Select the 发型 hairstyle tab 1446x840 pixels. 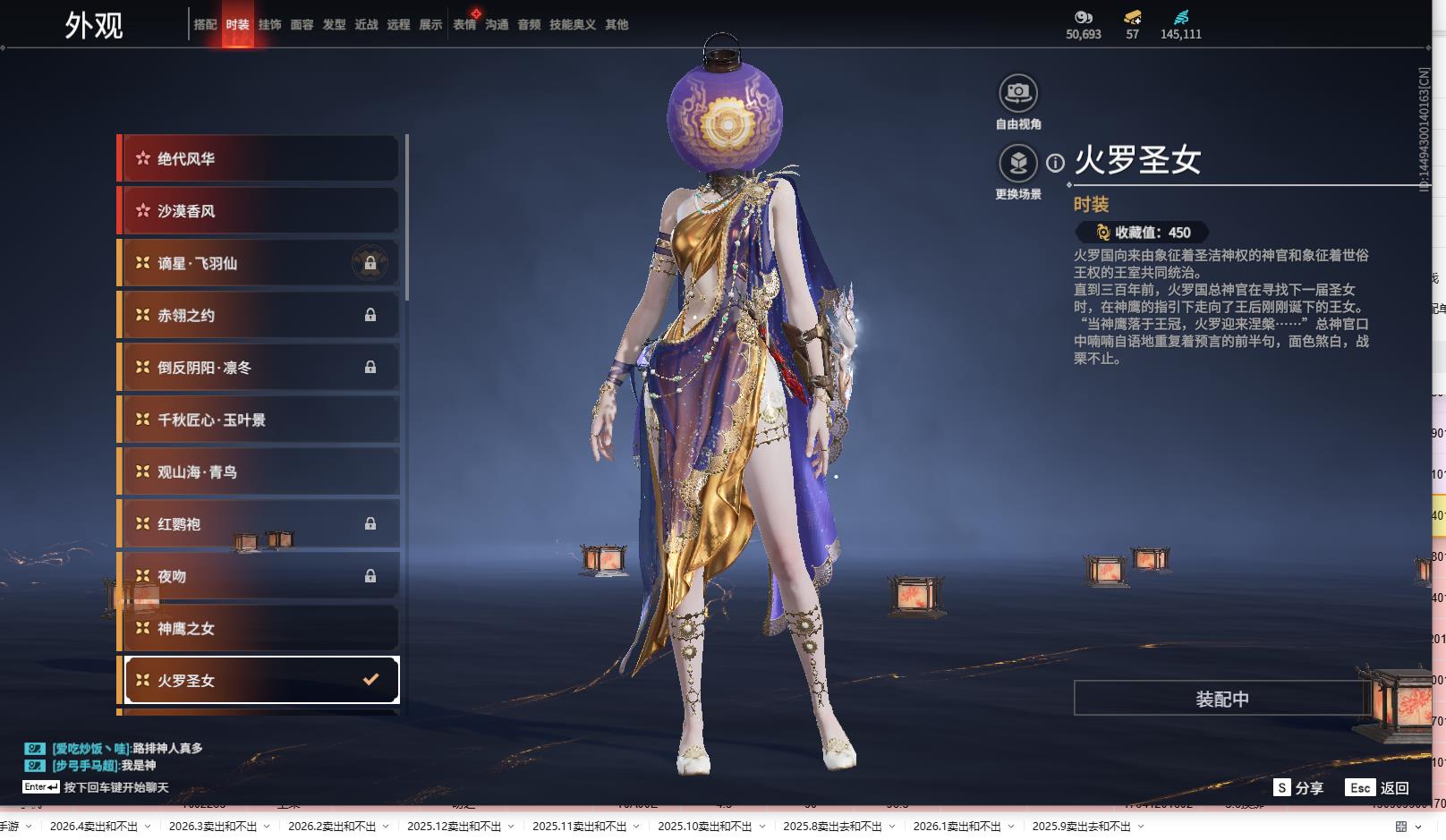tap(334, 25)
